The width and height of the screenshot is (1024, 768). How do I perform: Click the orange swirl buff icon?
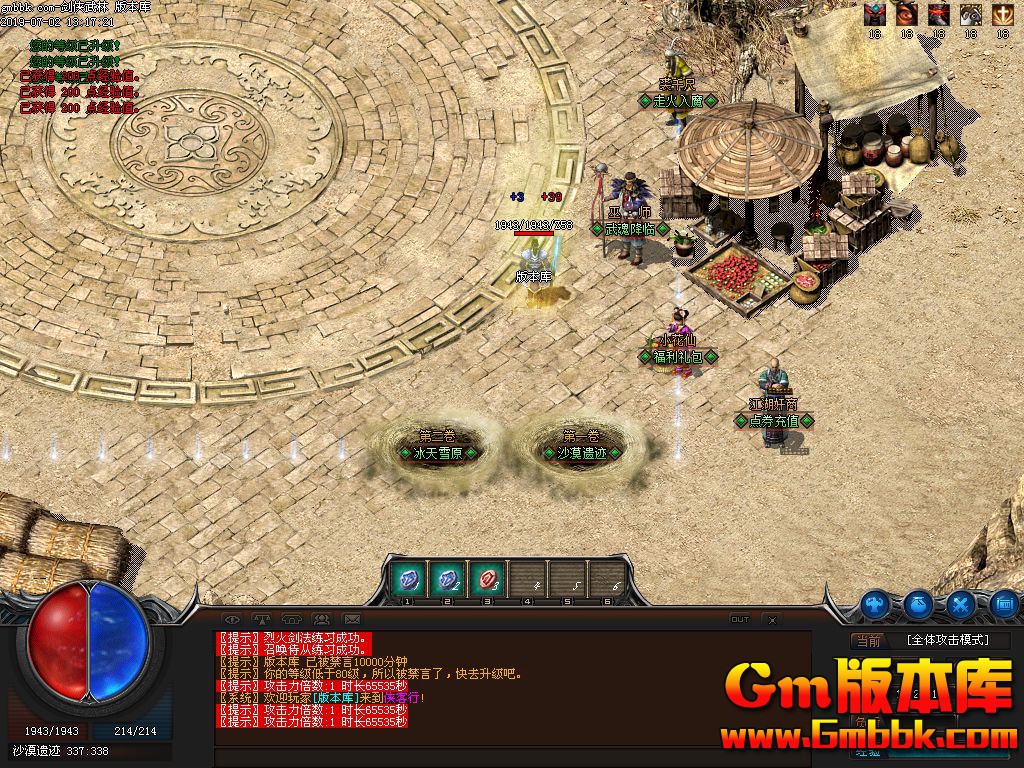click(907, 14)
